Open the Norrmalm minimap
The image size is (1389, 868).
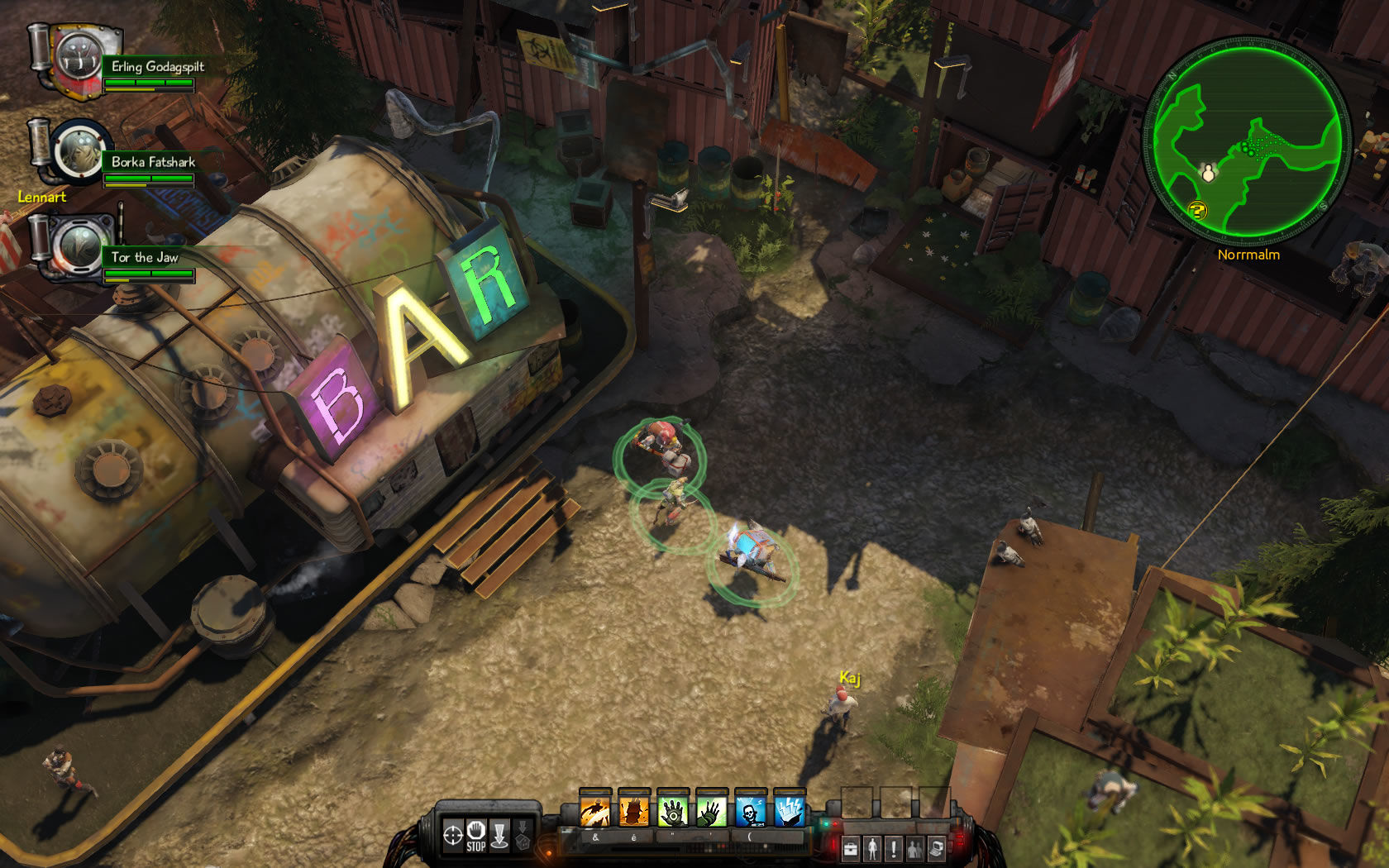[x=1247, y=139]
